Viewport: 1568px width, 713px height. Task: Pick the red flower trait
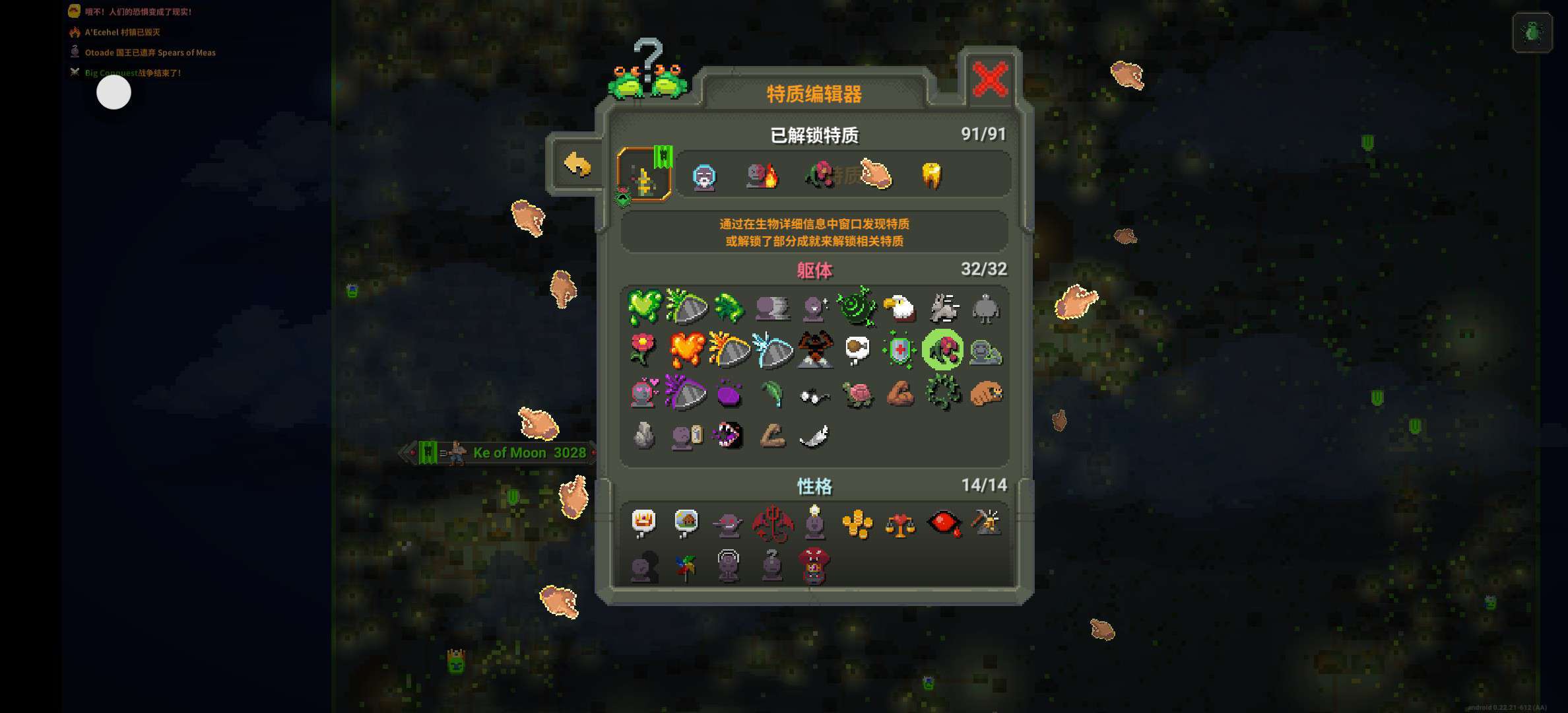click(x=643, y=350)
